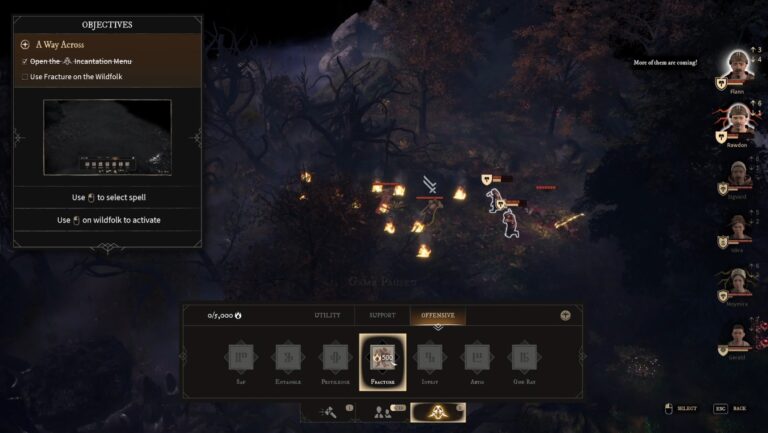Select the Pestilence spell

(335, 358)
